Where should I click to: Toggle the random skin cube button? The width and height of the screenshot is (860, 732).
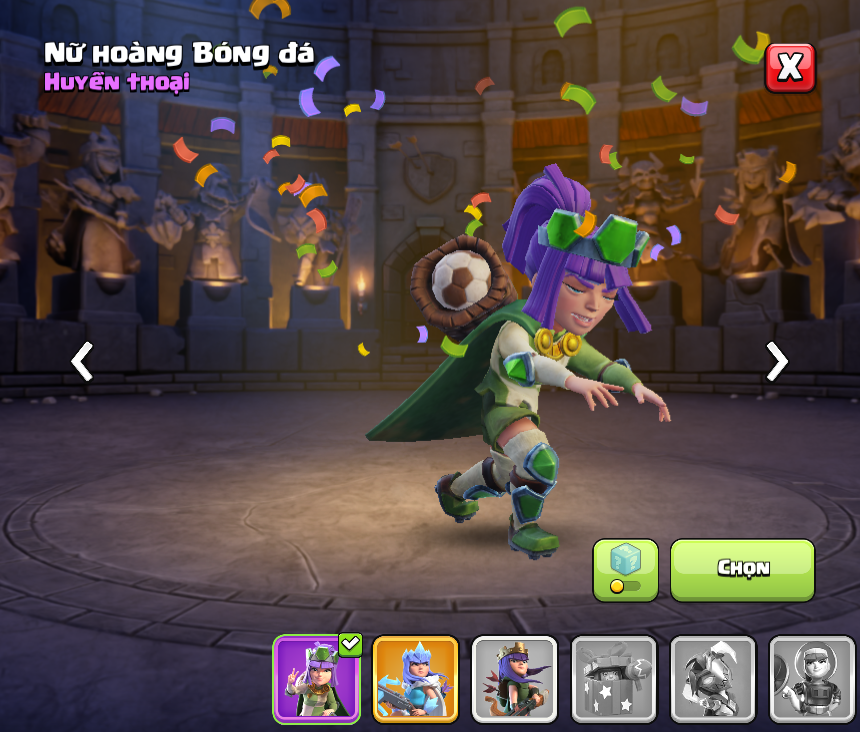tap(625, 570)
